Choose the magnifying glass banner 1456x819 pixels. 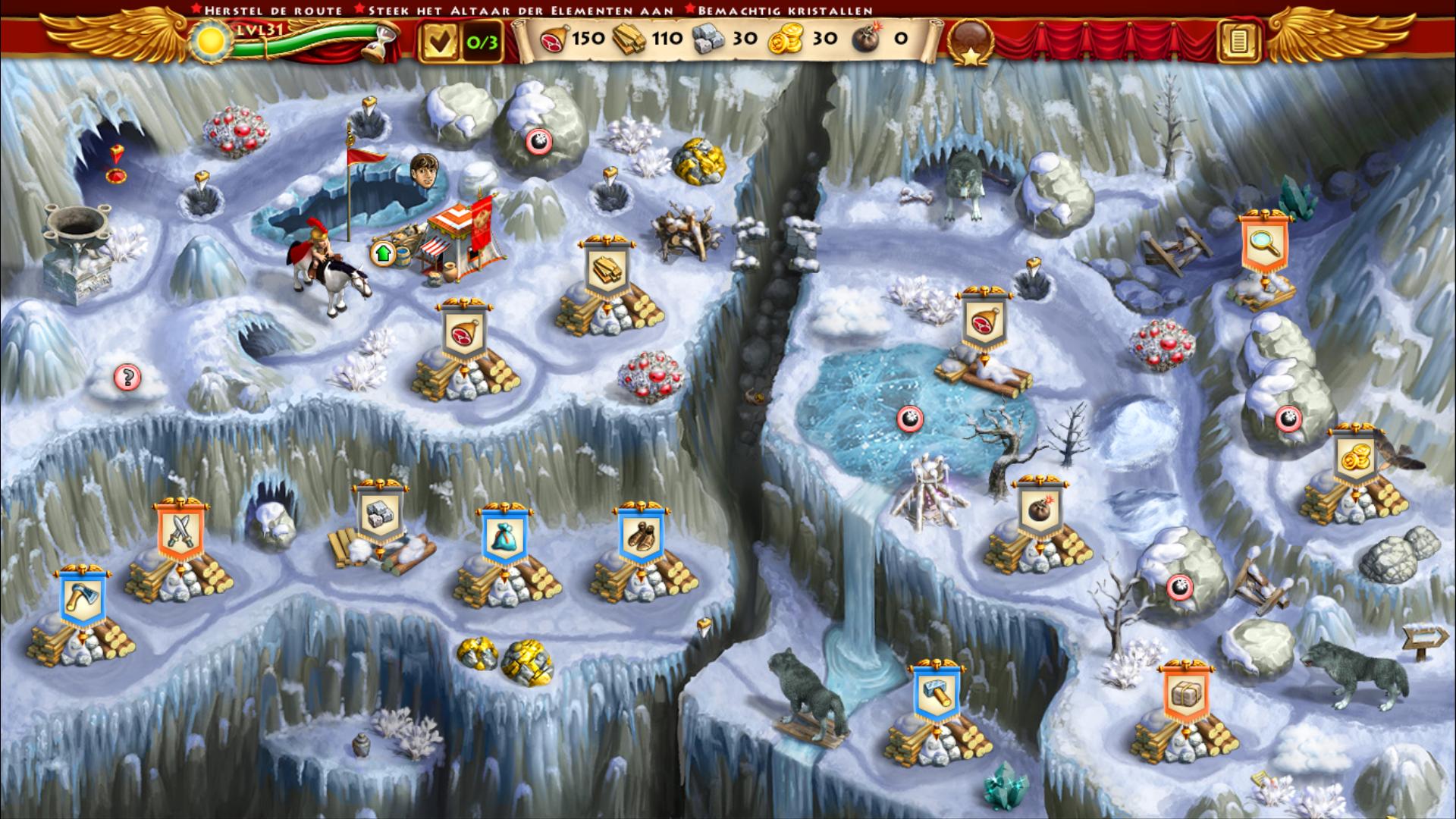click(x=1263, y=243)
